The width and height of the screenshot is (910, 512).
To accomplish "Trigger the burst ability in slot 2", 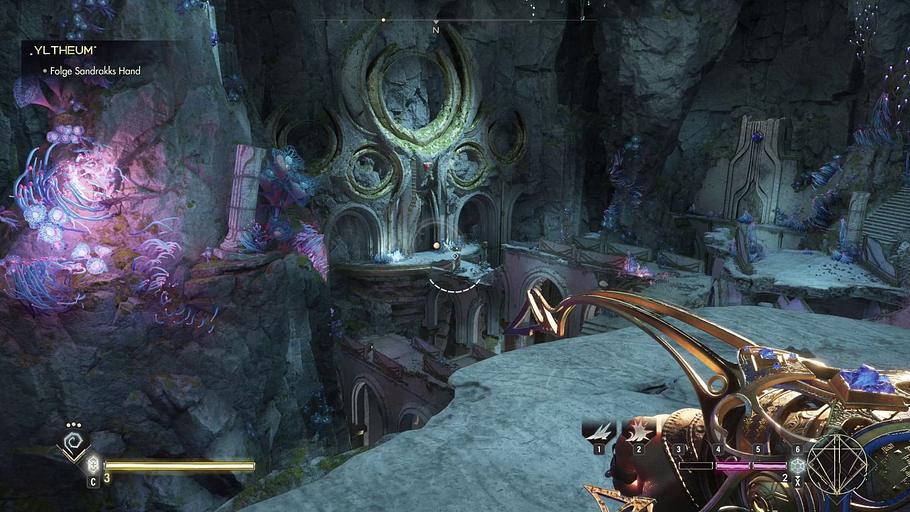I will (x=637, y=432).
